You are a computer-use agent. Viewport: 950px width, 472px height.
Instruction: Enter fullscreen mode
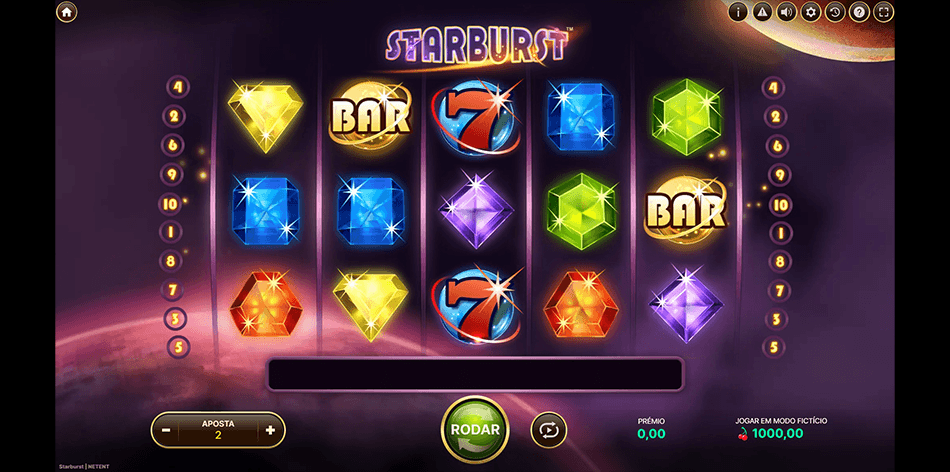883,12
